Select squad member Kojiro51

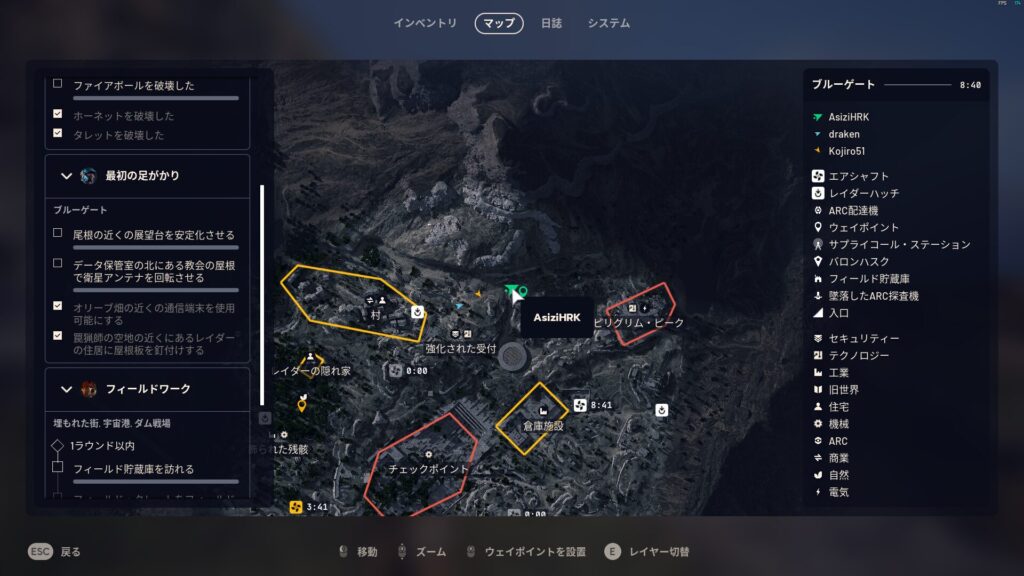(848, 151)
